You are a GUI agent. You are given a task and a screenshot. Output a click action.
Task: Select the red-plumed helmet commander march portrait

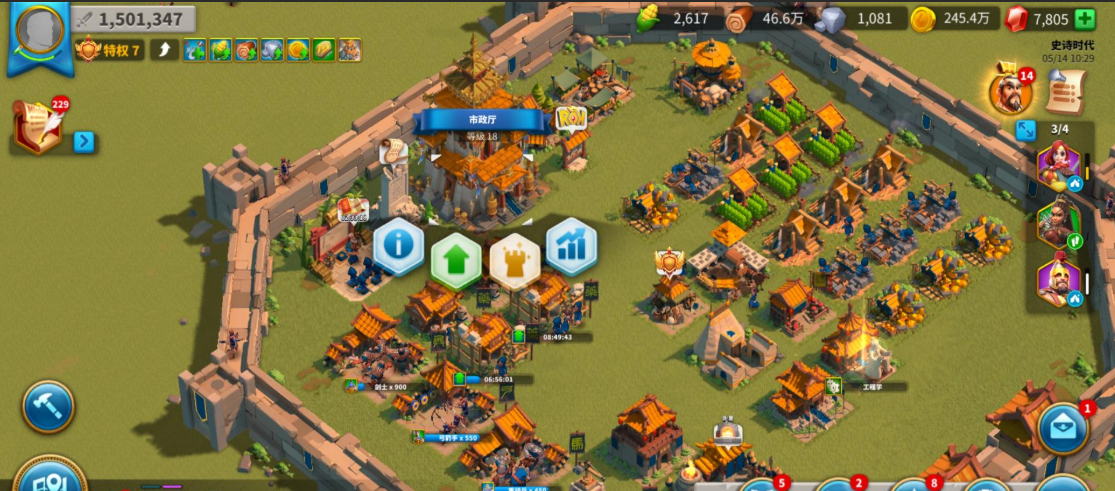coord(1058,281)
